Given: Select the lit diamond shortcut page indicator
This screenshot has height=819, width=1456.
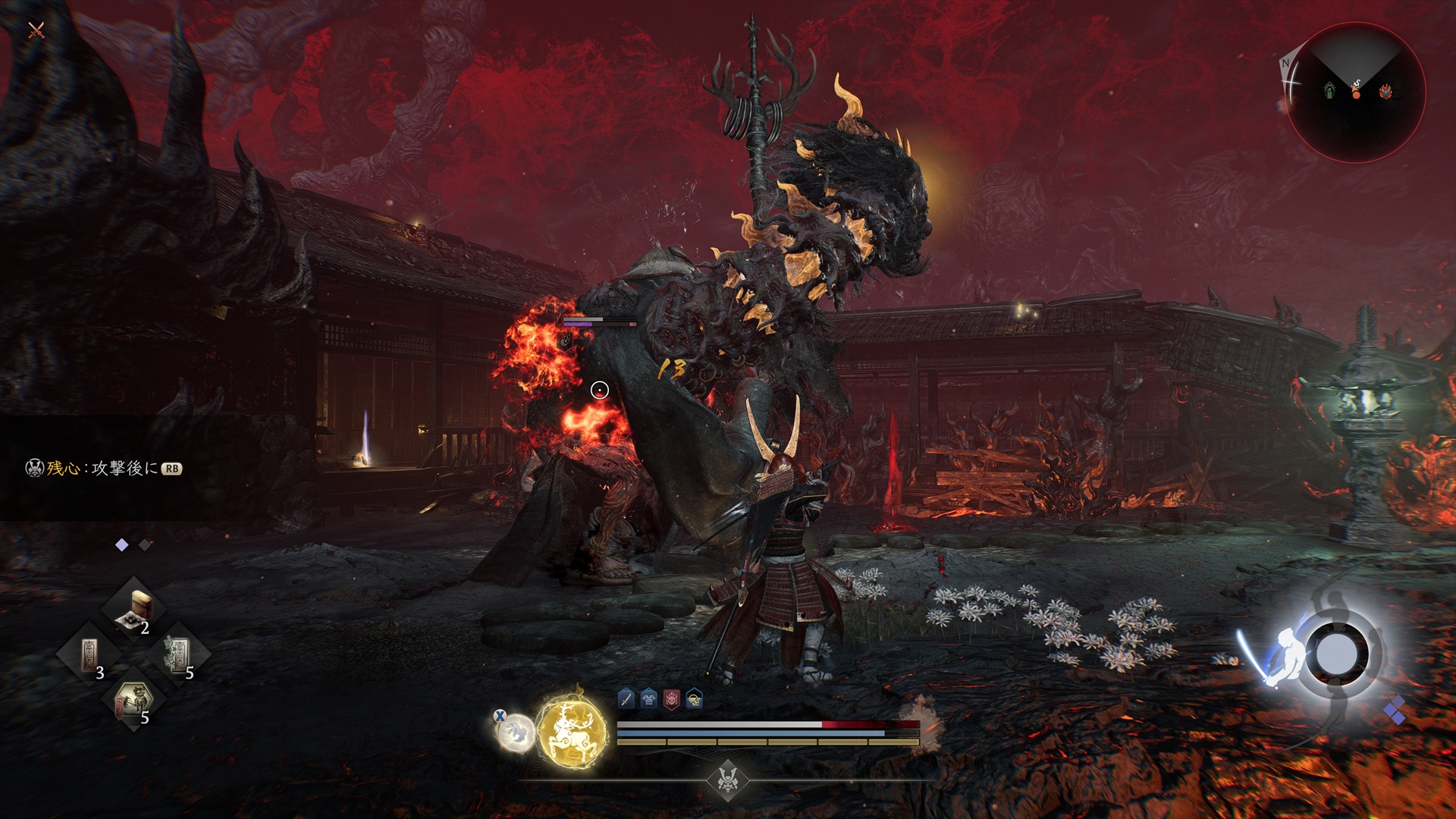Looking at the screenshot, I should [x=121, y=544].
